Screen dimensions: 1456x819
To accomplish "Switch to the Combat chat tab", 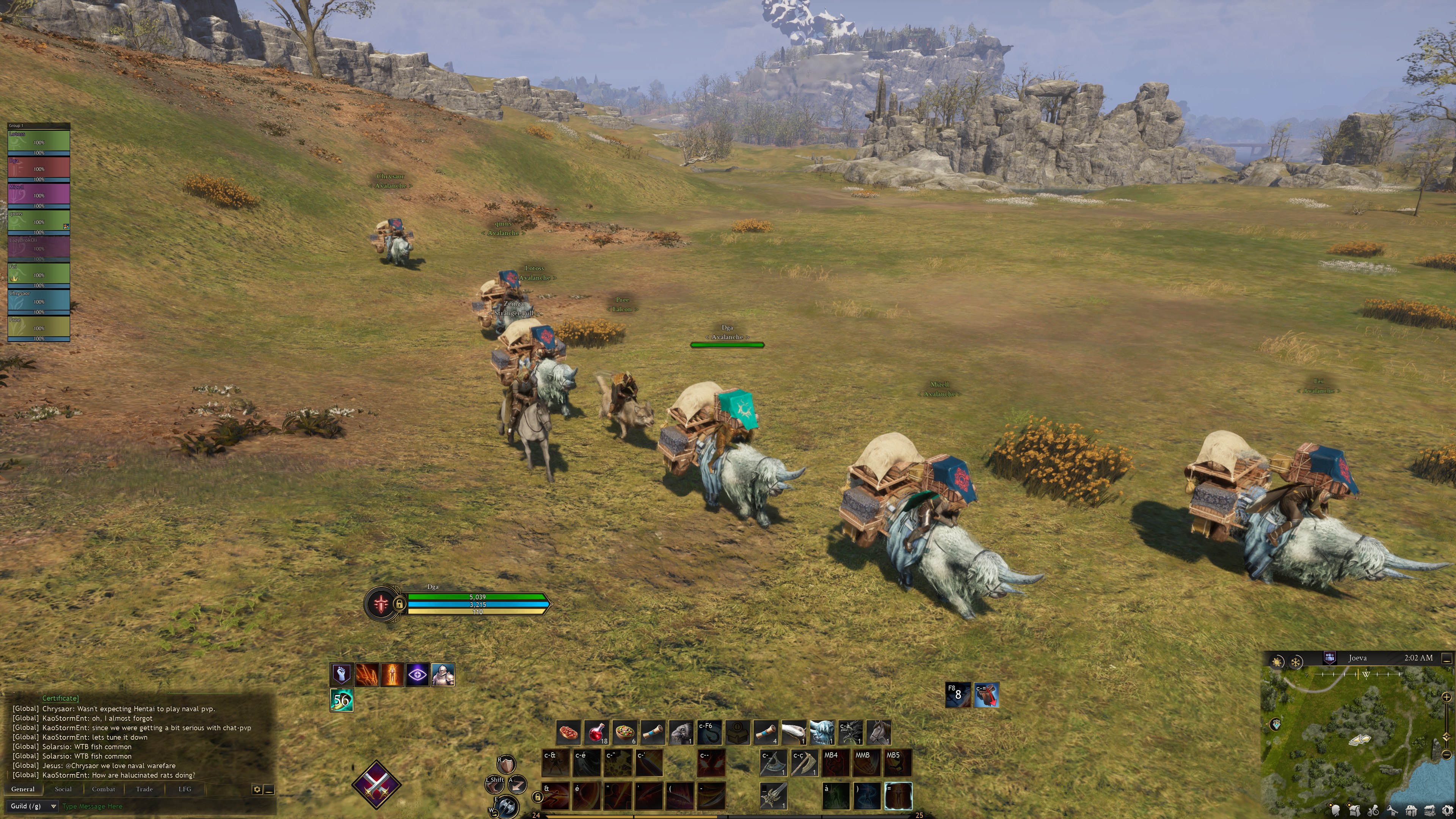I will (104, 789).
